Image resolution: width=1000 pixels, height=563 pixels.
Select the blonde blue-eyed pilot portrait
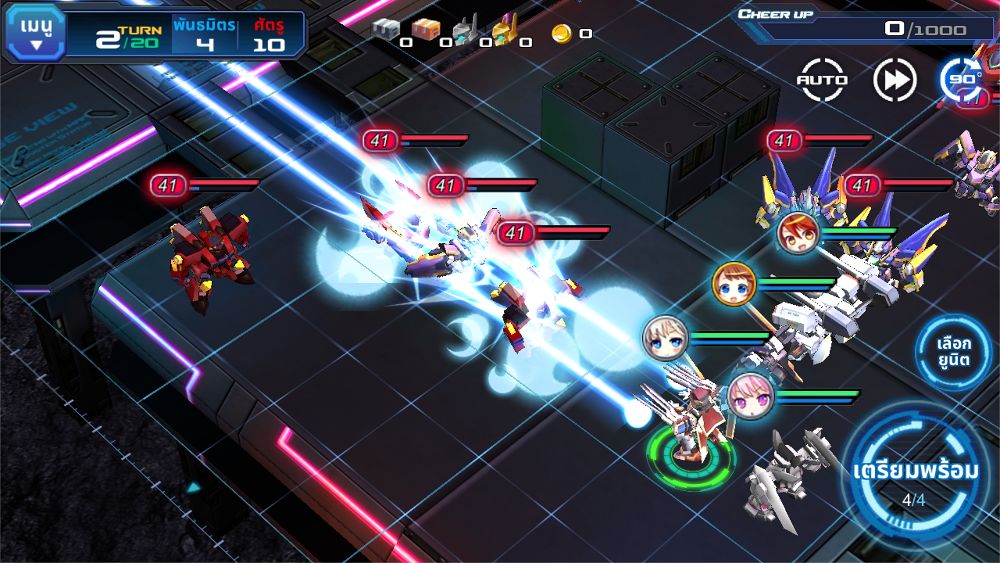664,337
